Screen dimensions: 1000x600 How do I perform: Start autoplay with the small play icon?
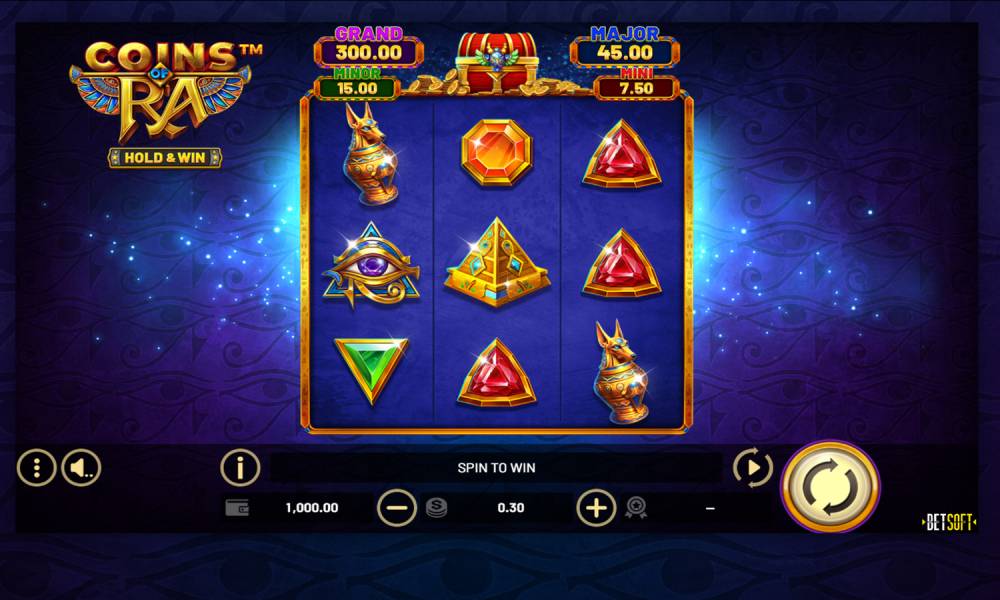coord(752,467)
